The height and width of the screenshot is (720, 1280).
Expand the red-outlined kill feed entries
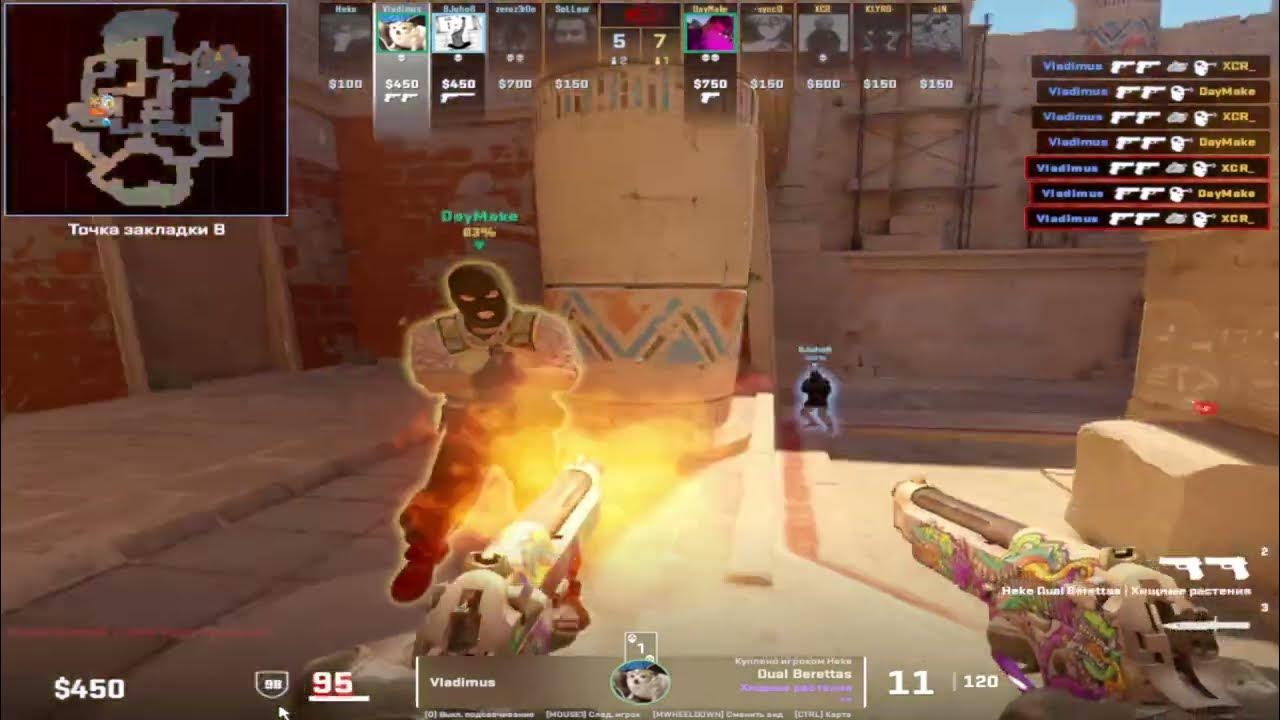click(1150, 192)
